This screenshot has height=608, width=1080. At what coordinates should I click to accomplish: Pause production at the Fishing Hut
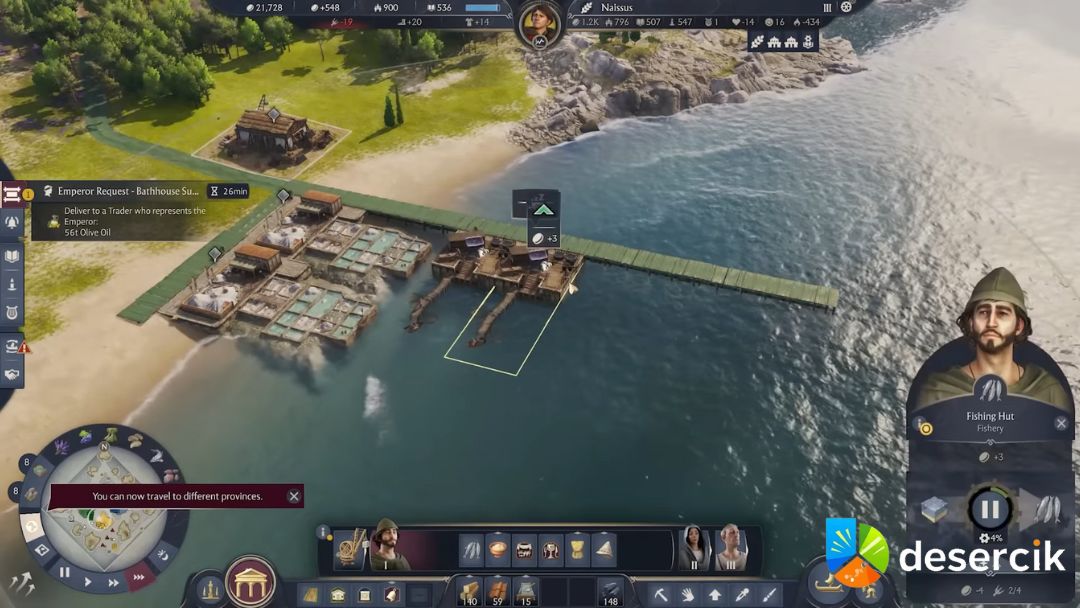(x=989, y=509)
